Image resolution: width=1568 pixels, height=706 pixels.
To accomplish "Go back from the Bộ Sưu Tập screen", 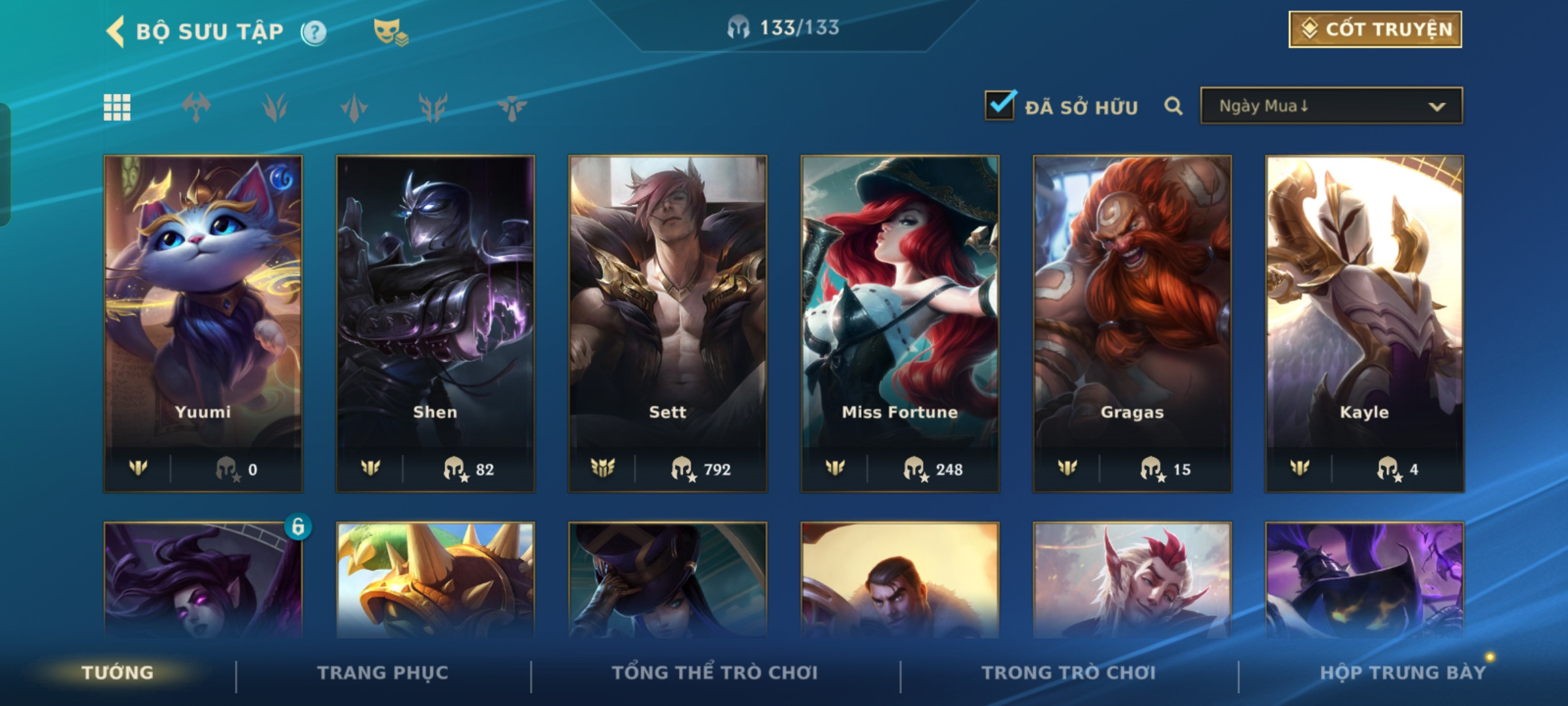I will (116, 31).
